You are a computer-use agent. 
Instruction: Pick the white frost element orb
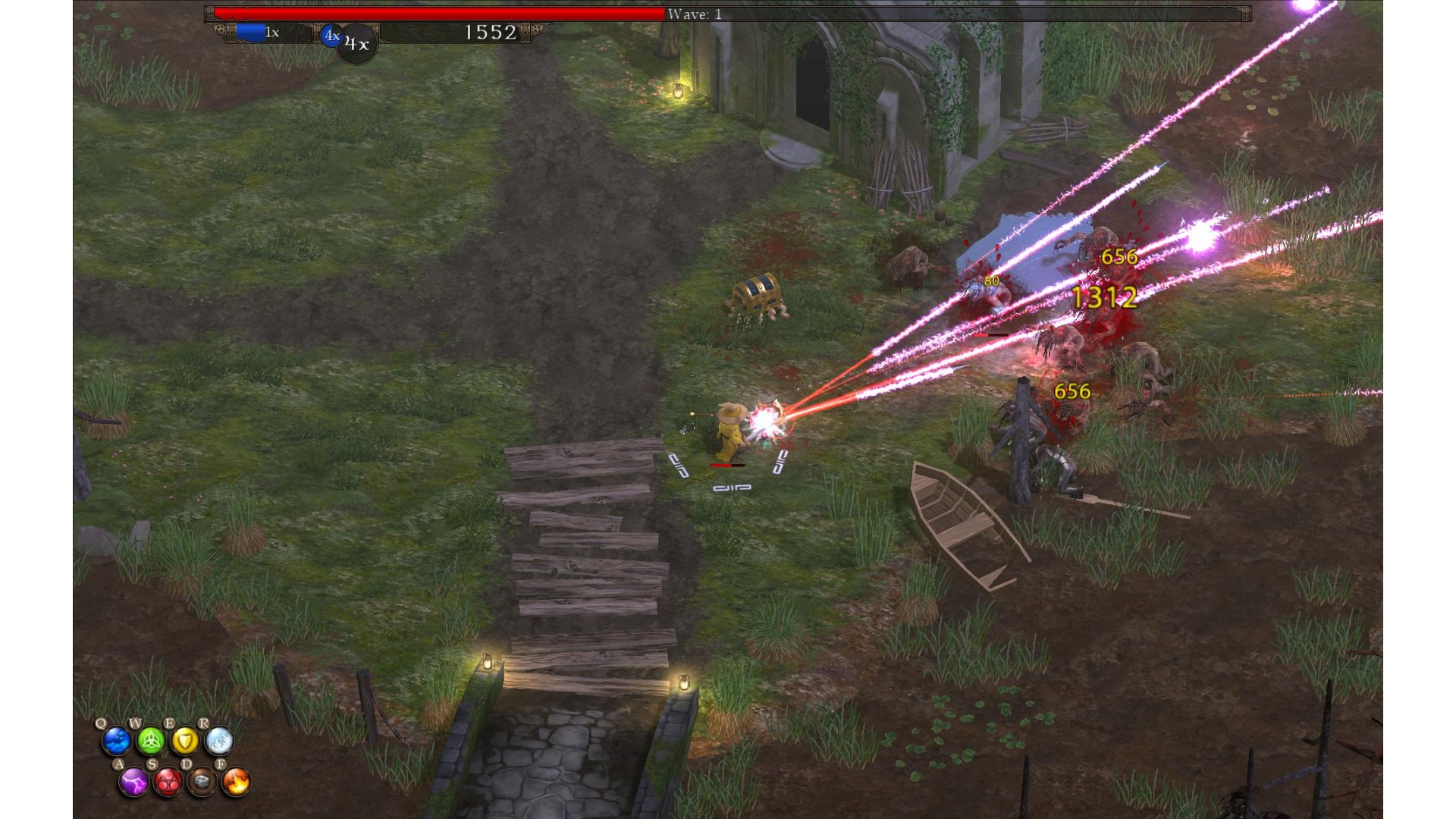218,741
